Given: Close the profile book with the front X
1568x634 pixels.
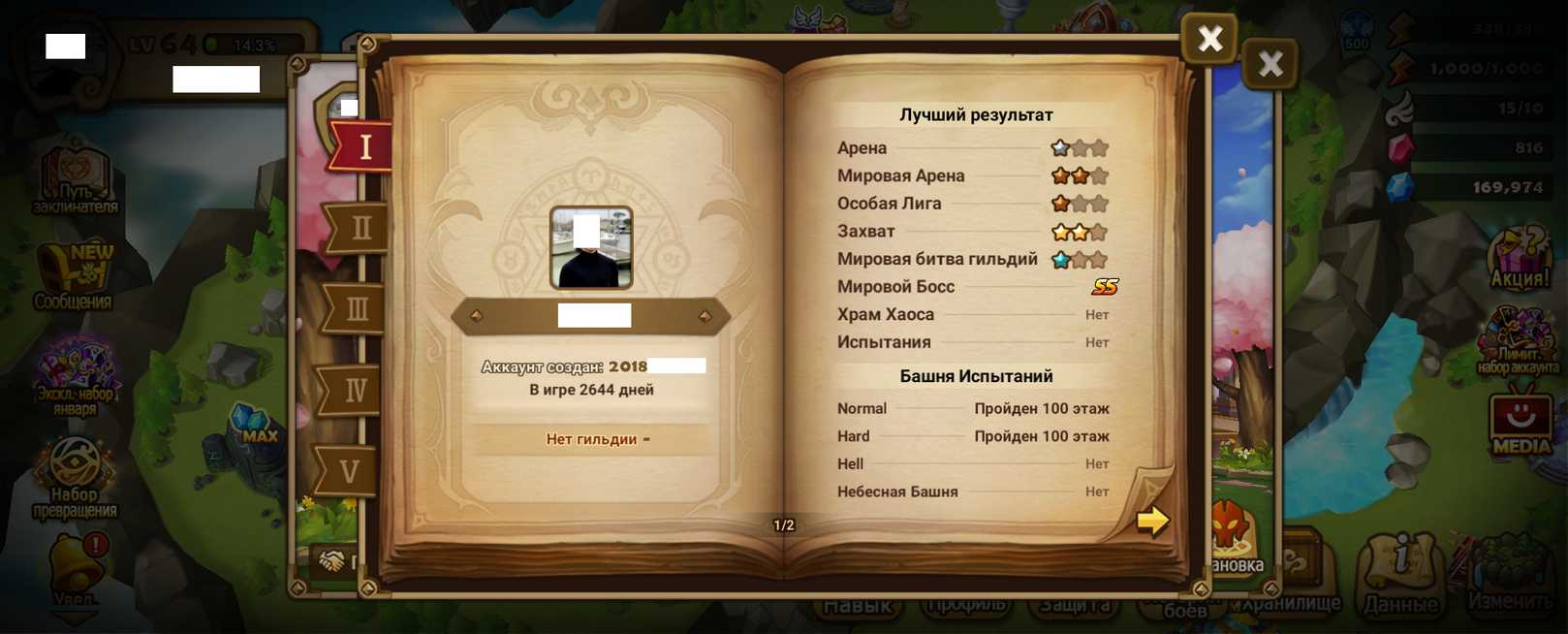Looking at the screenshot, I should coord(1209,39).
